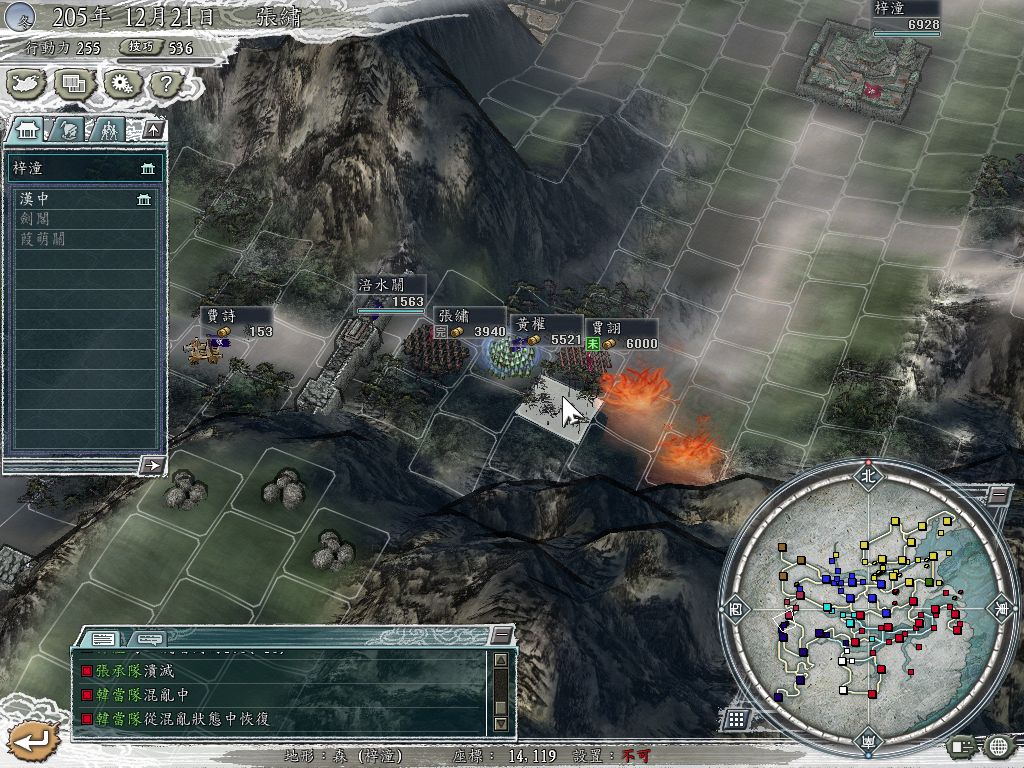Switch to the city building tab
Screen dimensions: 1024x768
point(27,129)
